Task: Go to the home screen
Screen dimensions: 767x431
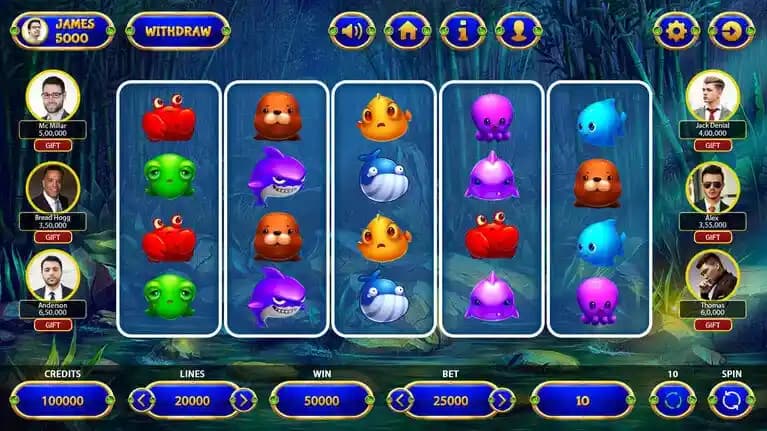Action: 407,31
